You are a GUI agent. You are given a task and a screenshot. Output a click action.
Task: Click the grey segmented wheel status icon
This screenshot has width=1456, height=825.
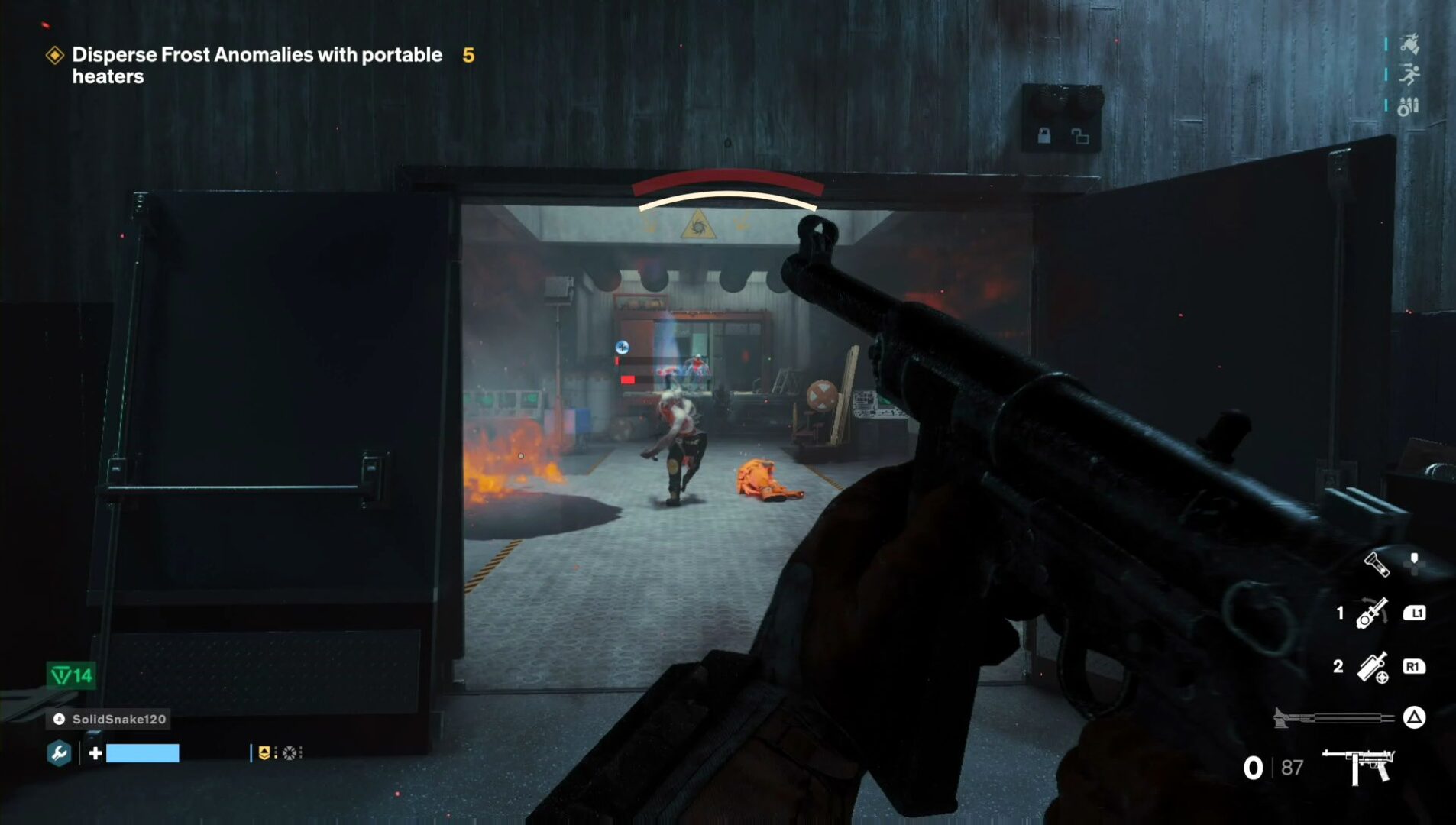(290, 753)
